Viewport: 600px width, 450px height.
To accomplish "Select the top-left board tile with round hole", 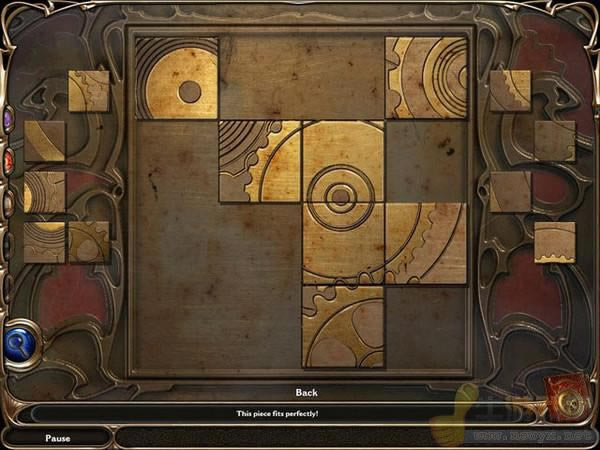I will 177,78.
